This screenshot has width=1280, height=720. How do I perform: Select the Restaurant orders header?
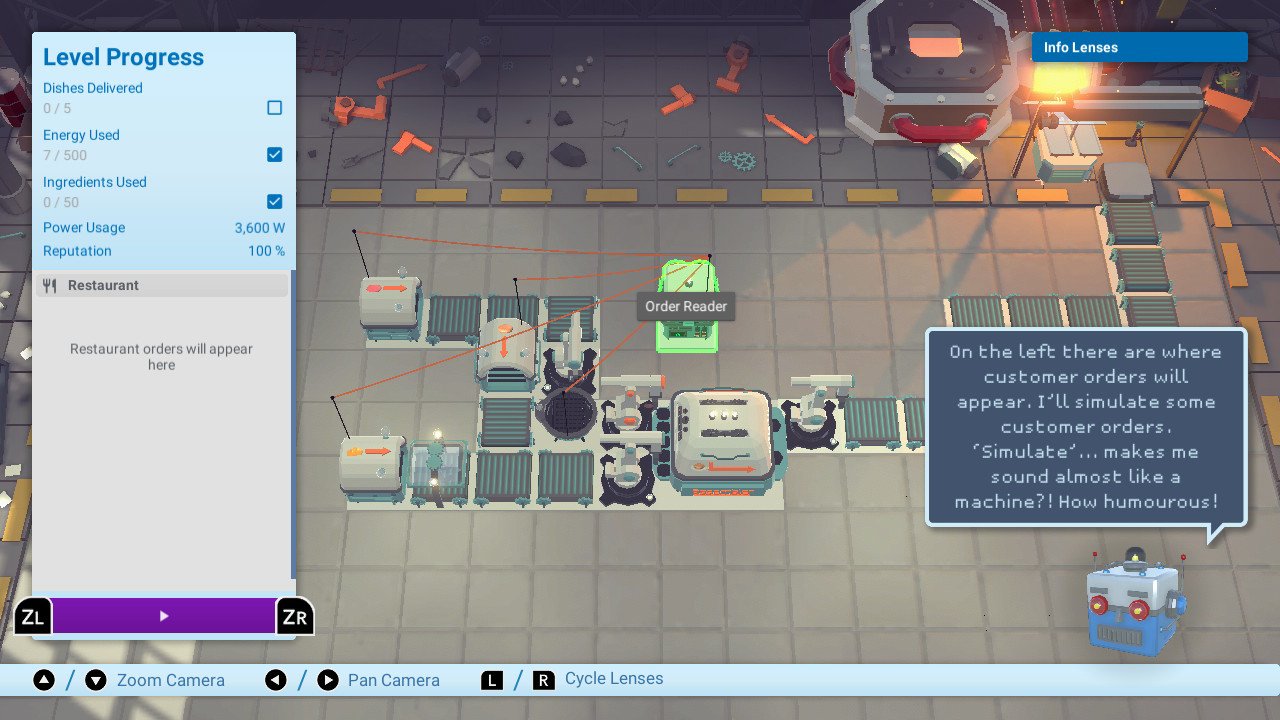click(162, 286)
